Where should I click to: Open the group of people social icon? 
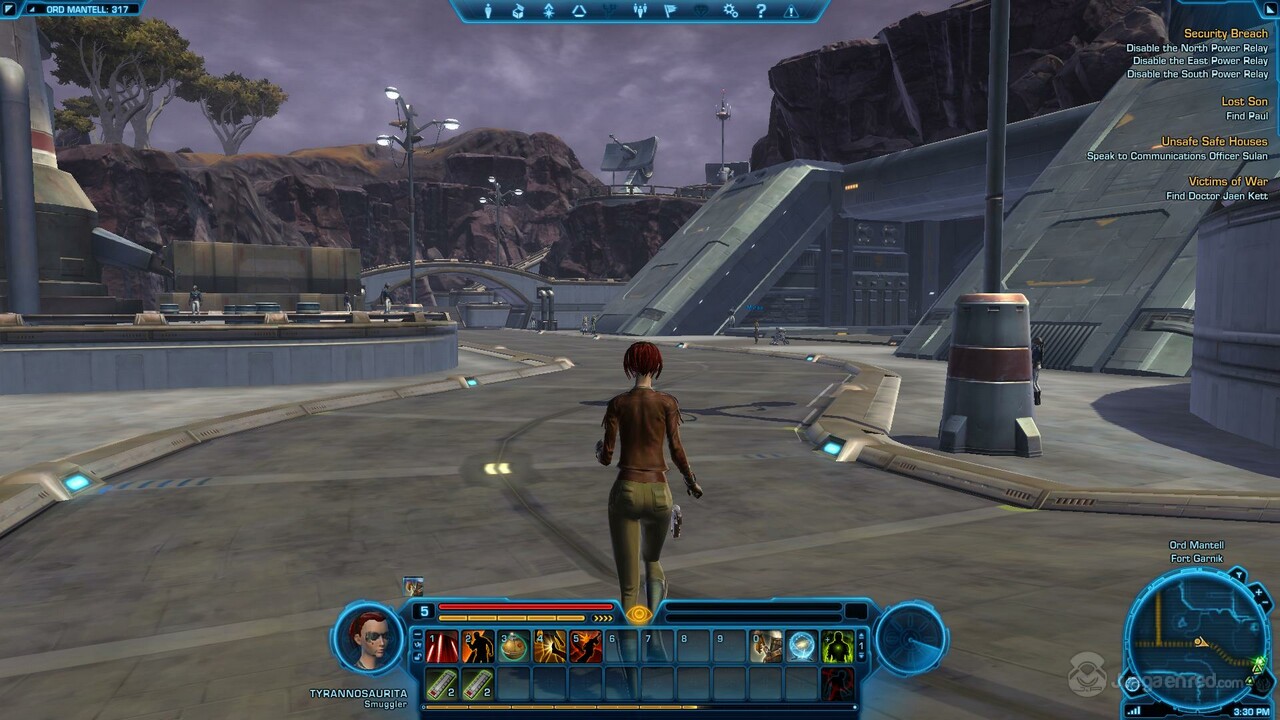(x=641, y=11)
